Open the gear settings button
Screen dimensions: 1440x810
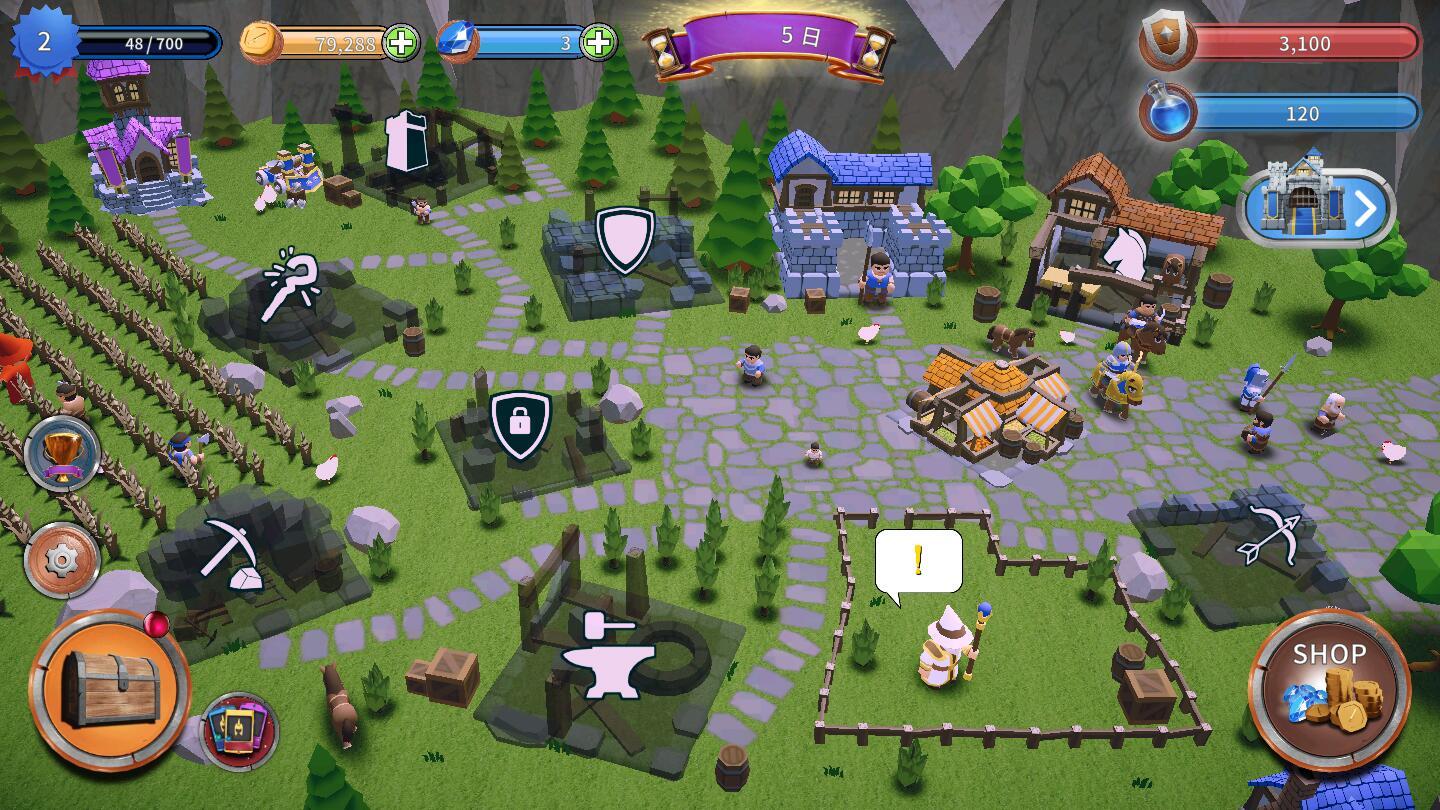point(62,560)
